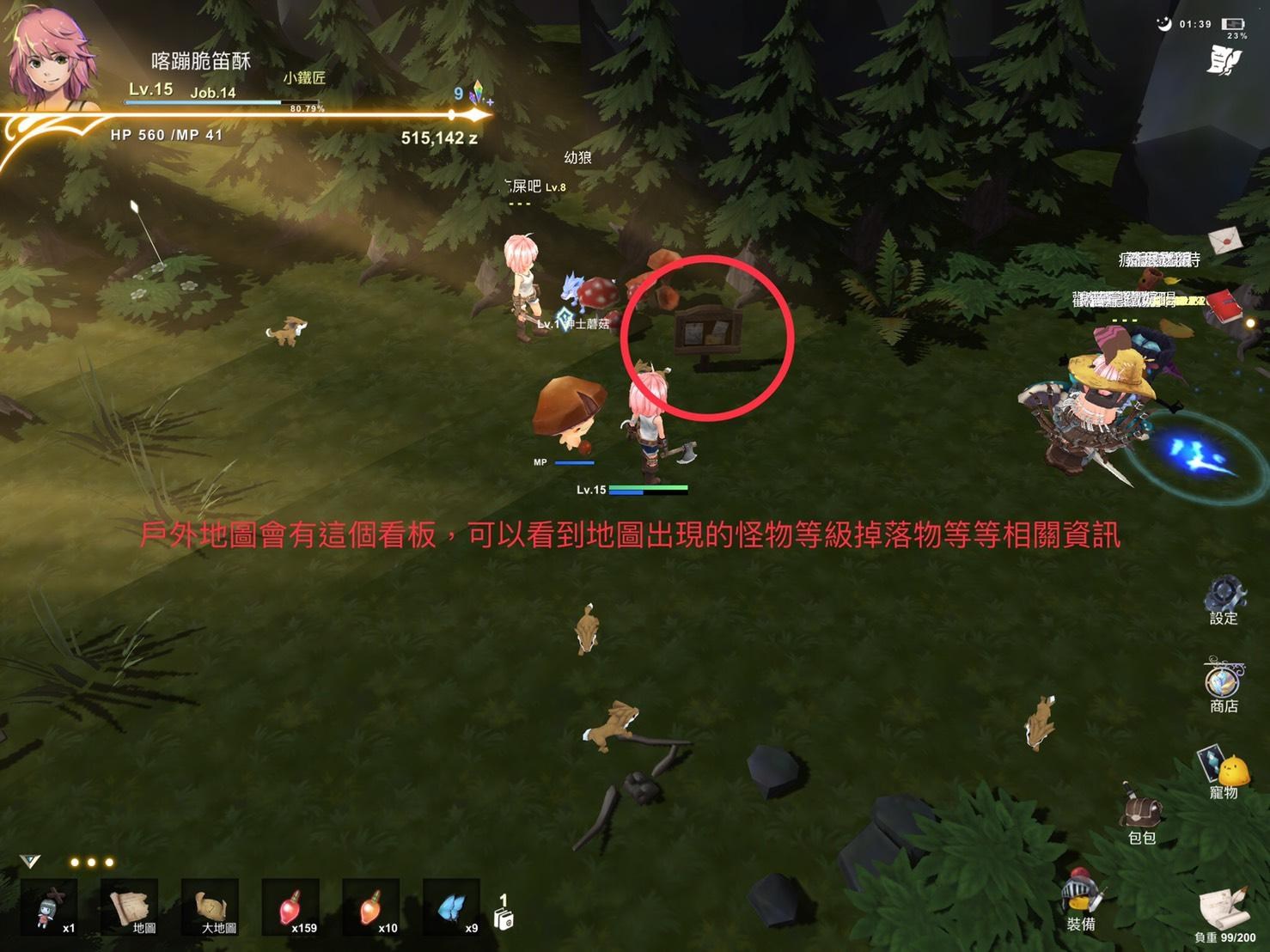Screen dimensions: 1270x952
Task: Switch hotbar page with the book icon
Action: tap(504, 914)
